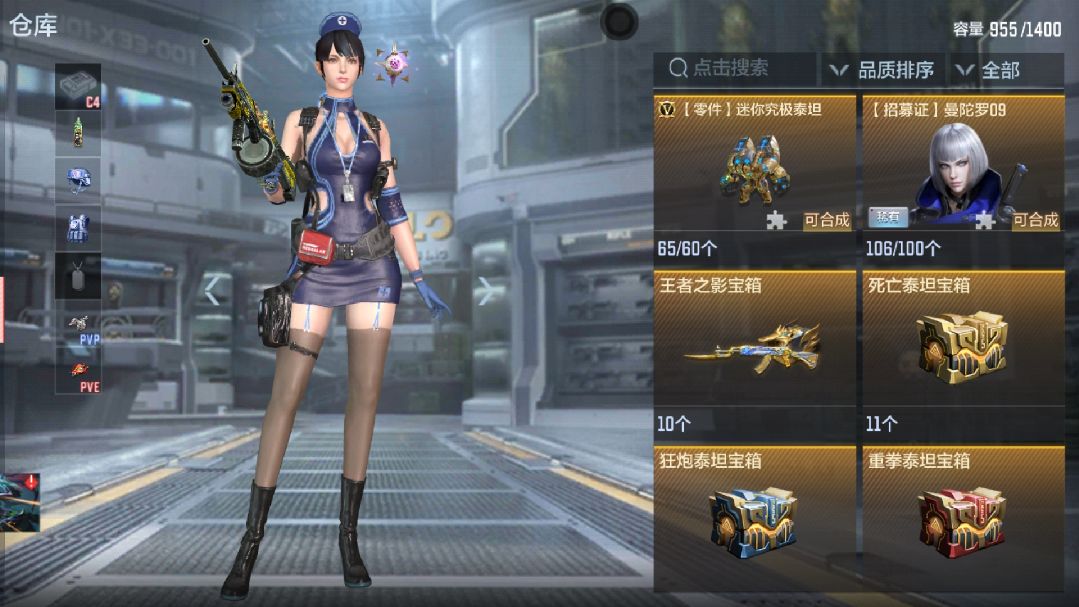The height and width of the screenshot is (607, 1079).
Task: Select the 重拳泰坦宝箱 item
Action: pyautogui.click(x=963, y=516)
